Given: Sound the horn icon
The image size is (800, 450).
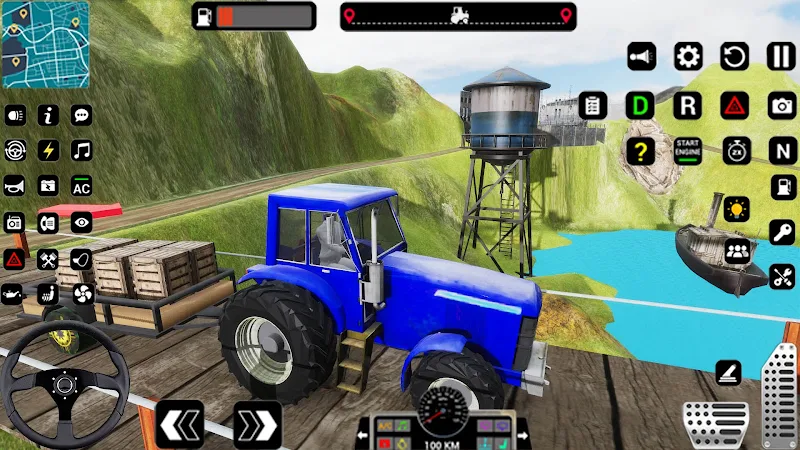Looking at the screenshot, I should click(x=14, y=186).
